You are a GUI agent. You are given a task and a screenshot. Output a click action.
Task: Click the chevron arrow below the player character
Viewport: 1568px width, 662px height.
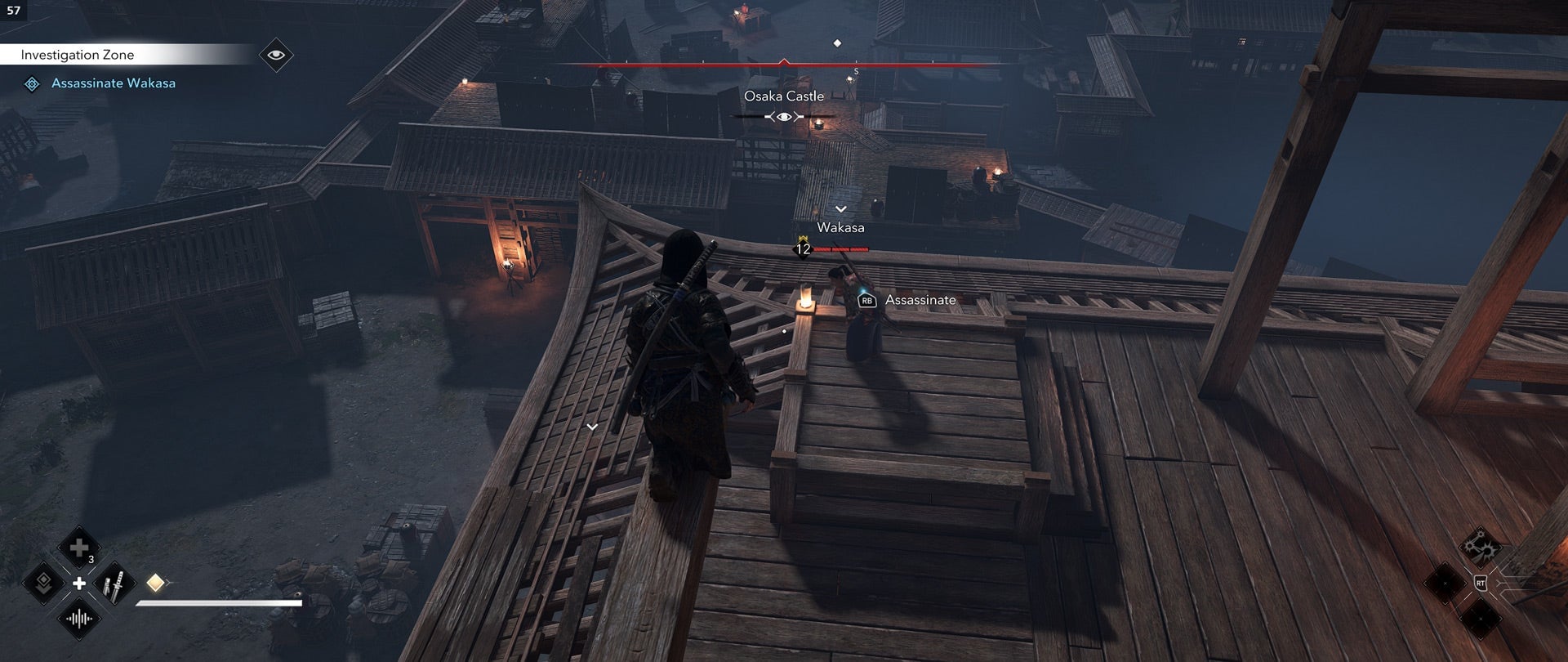[590, 427]
